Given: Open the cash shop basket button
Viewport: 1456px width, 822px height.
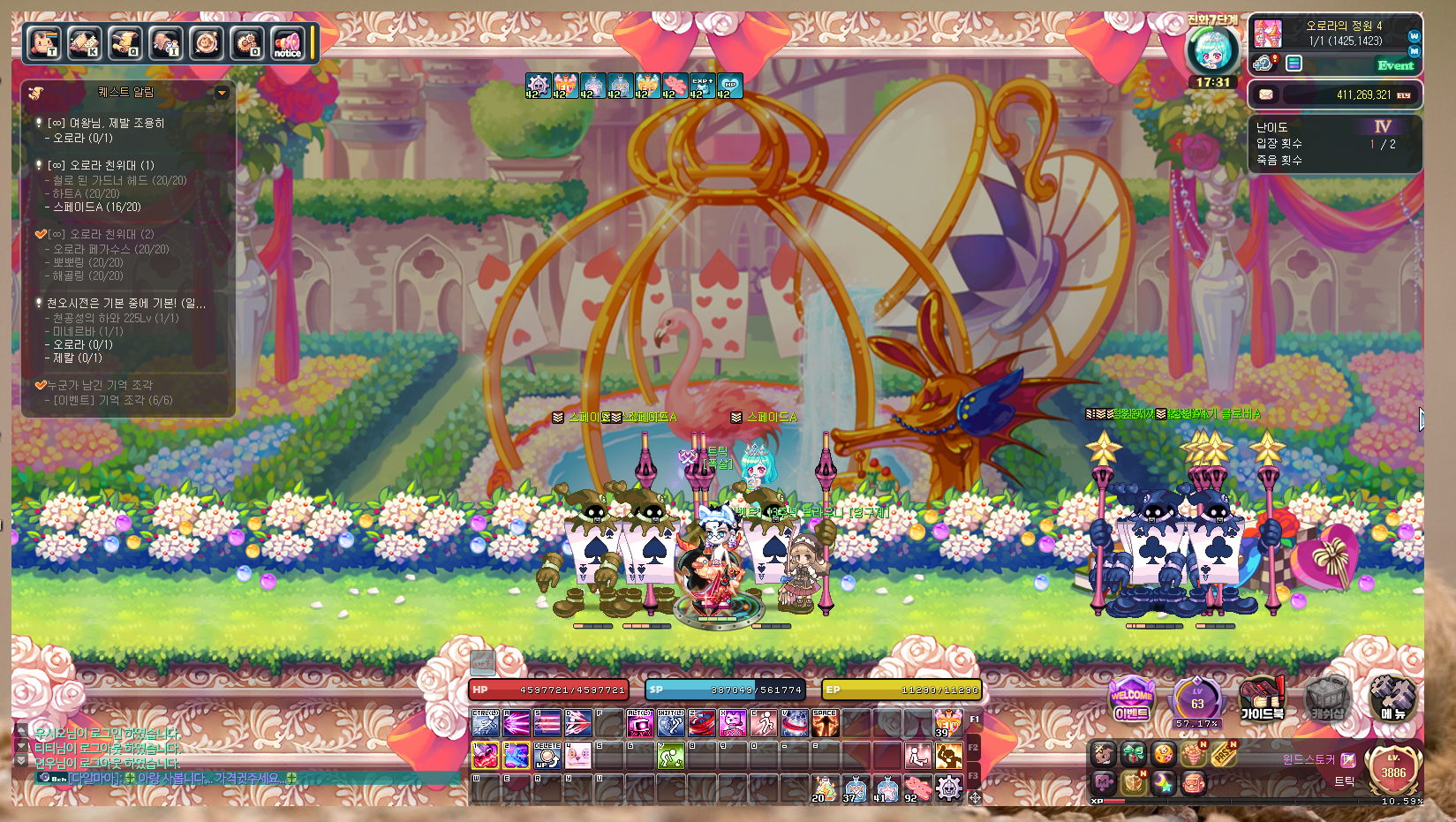Looking at the screenshot, I should pyautogui.click(x=1327, y=700).
